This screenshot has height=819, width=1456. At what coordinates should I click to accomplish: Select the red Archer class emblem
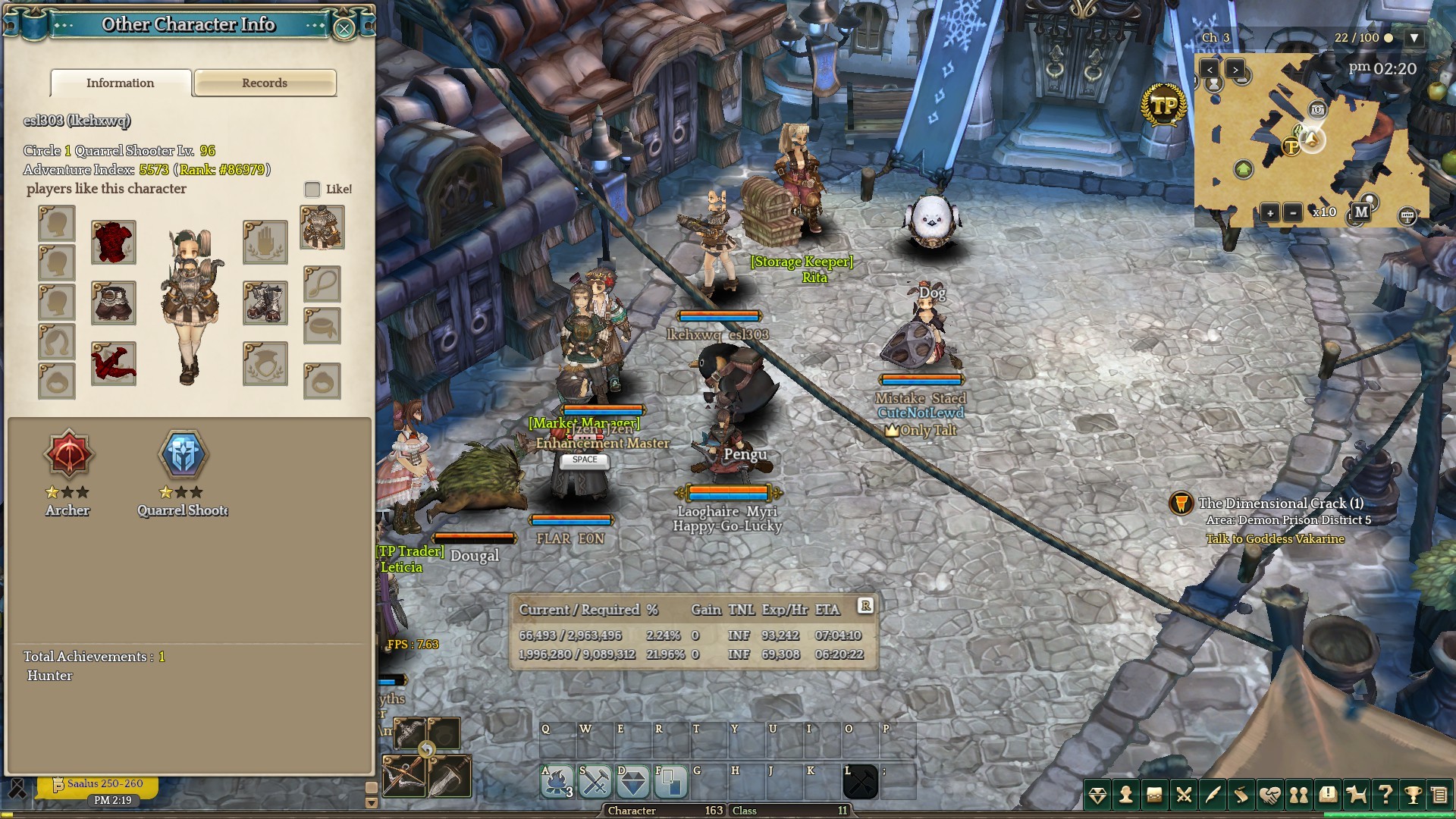(x=68, y=455)
